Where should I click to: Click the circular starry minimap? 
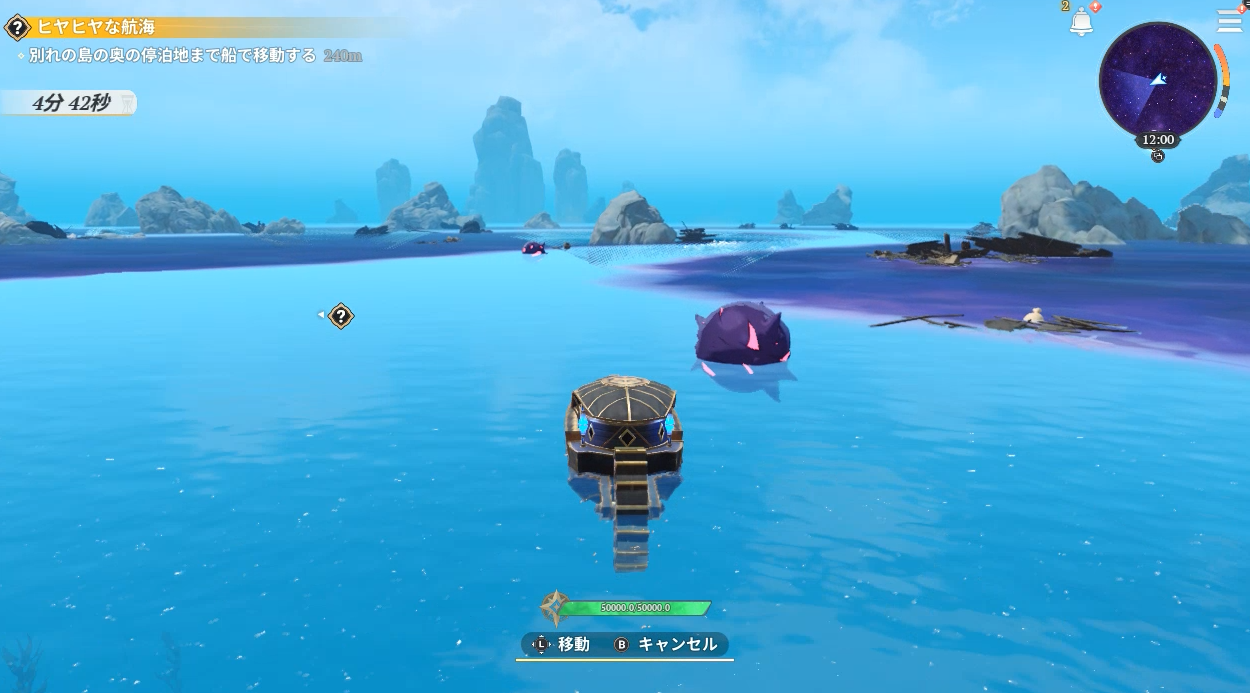[1157, 78]
